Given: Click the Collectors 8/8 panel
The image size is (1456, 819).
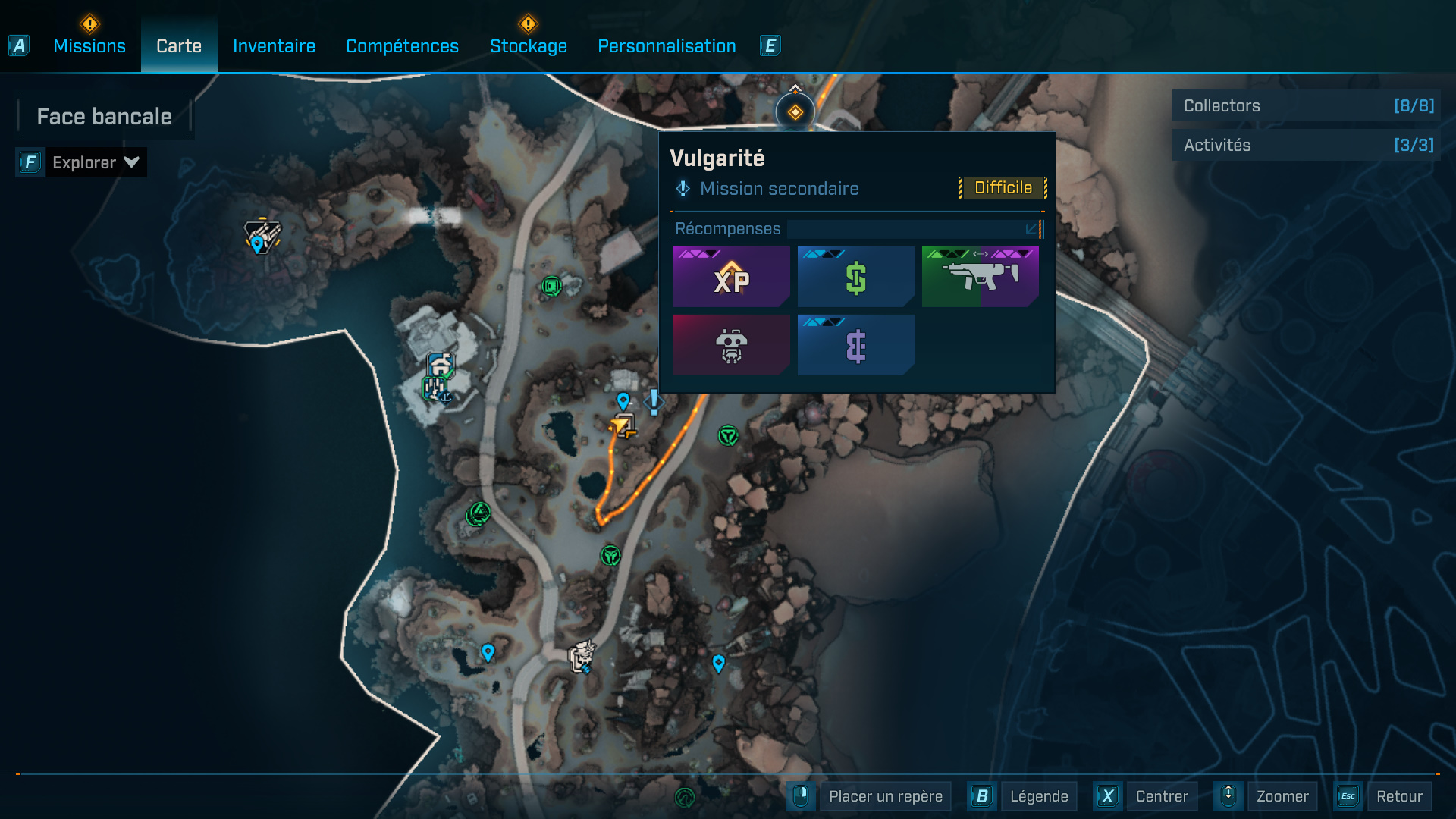Looking at the screenshot, I should click(1306, 106).
